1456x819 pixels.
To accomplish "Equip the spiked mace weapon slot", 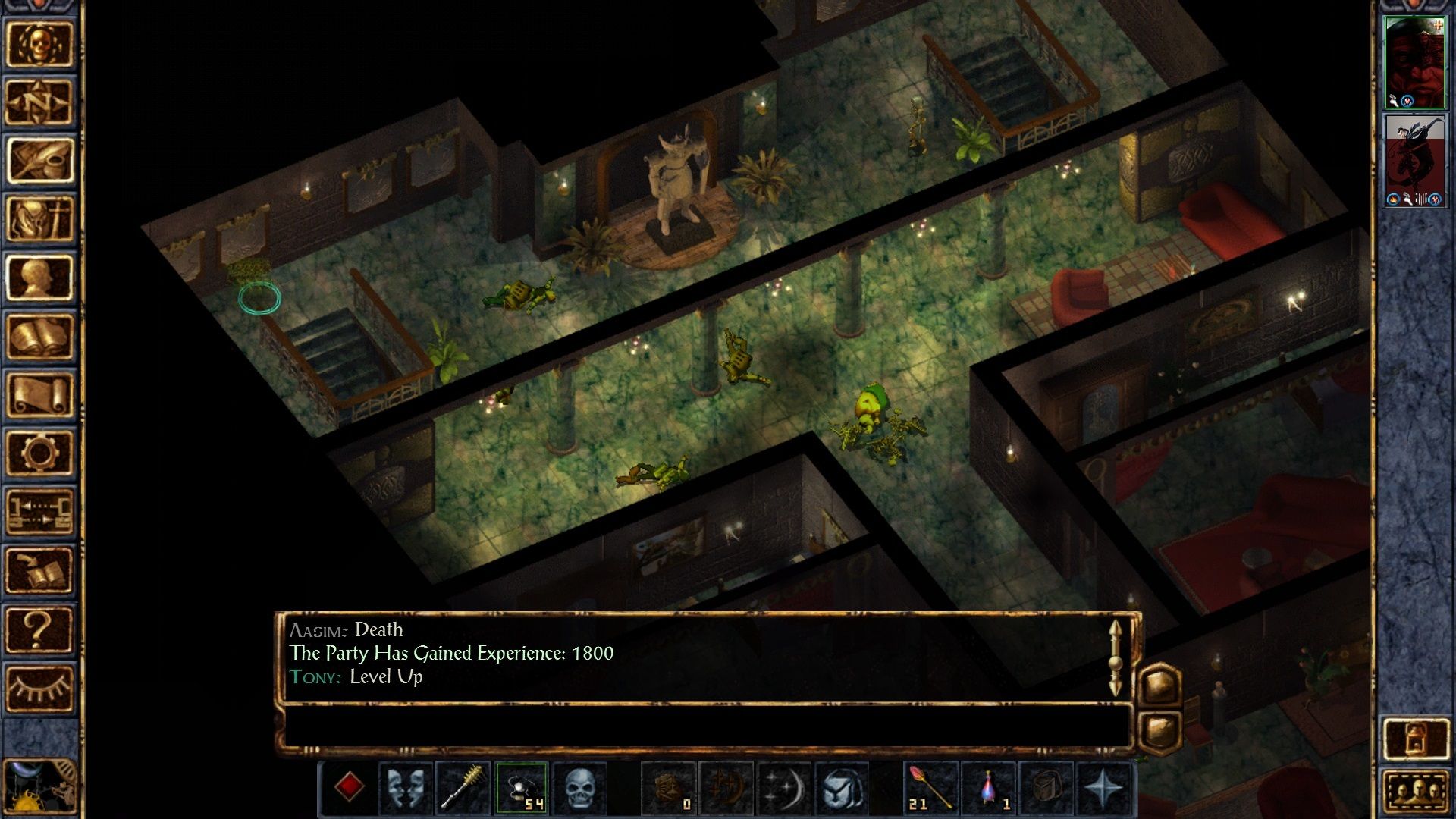I will [x=463, y=789].
